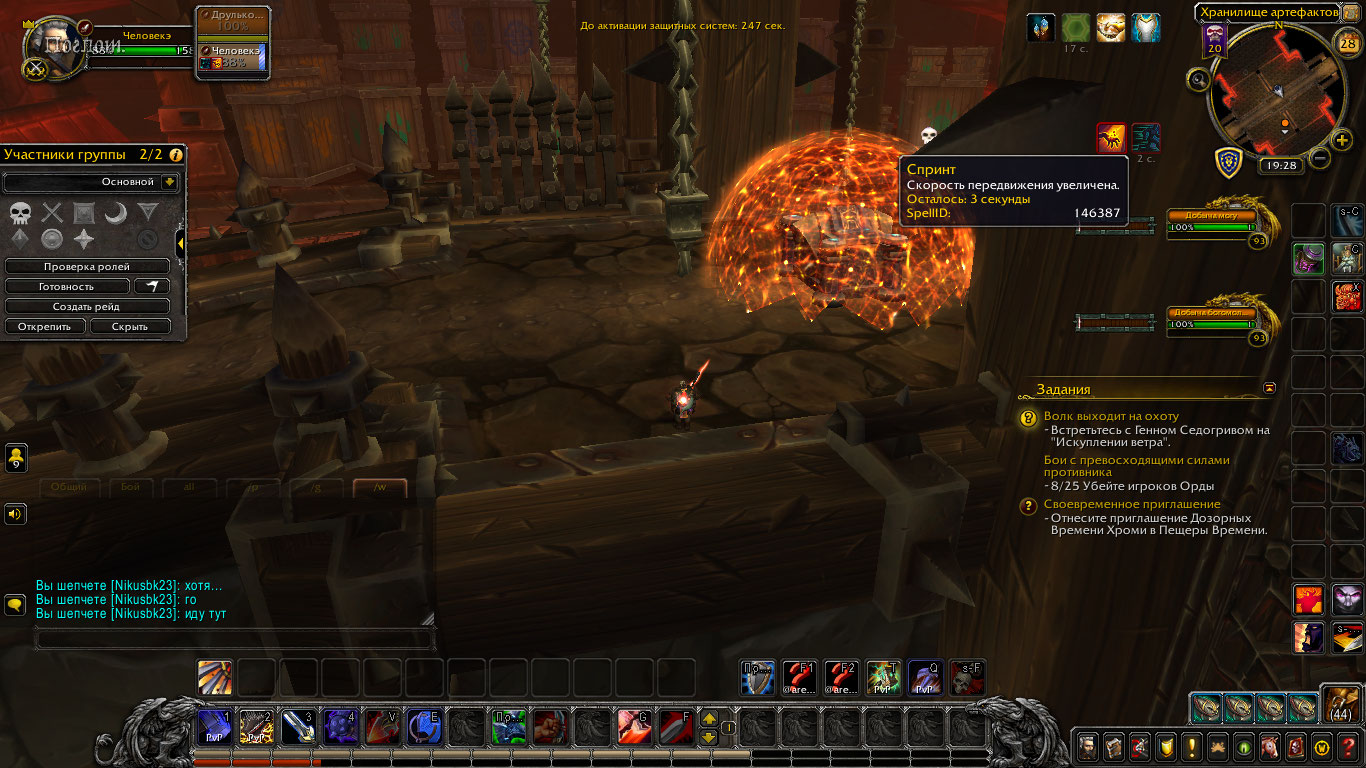Screen dimensions: 1366x768
Task: Select the "Волк выходит на охоту" quest
Action: [x=1111, y=416]
